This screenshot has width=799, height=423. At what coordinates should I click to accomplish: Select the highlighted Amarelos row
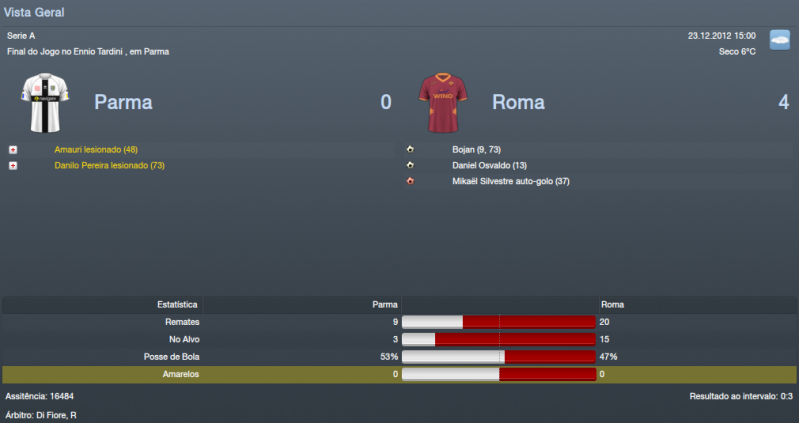click(399, 373)
